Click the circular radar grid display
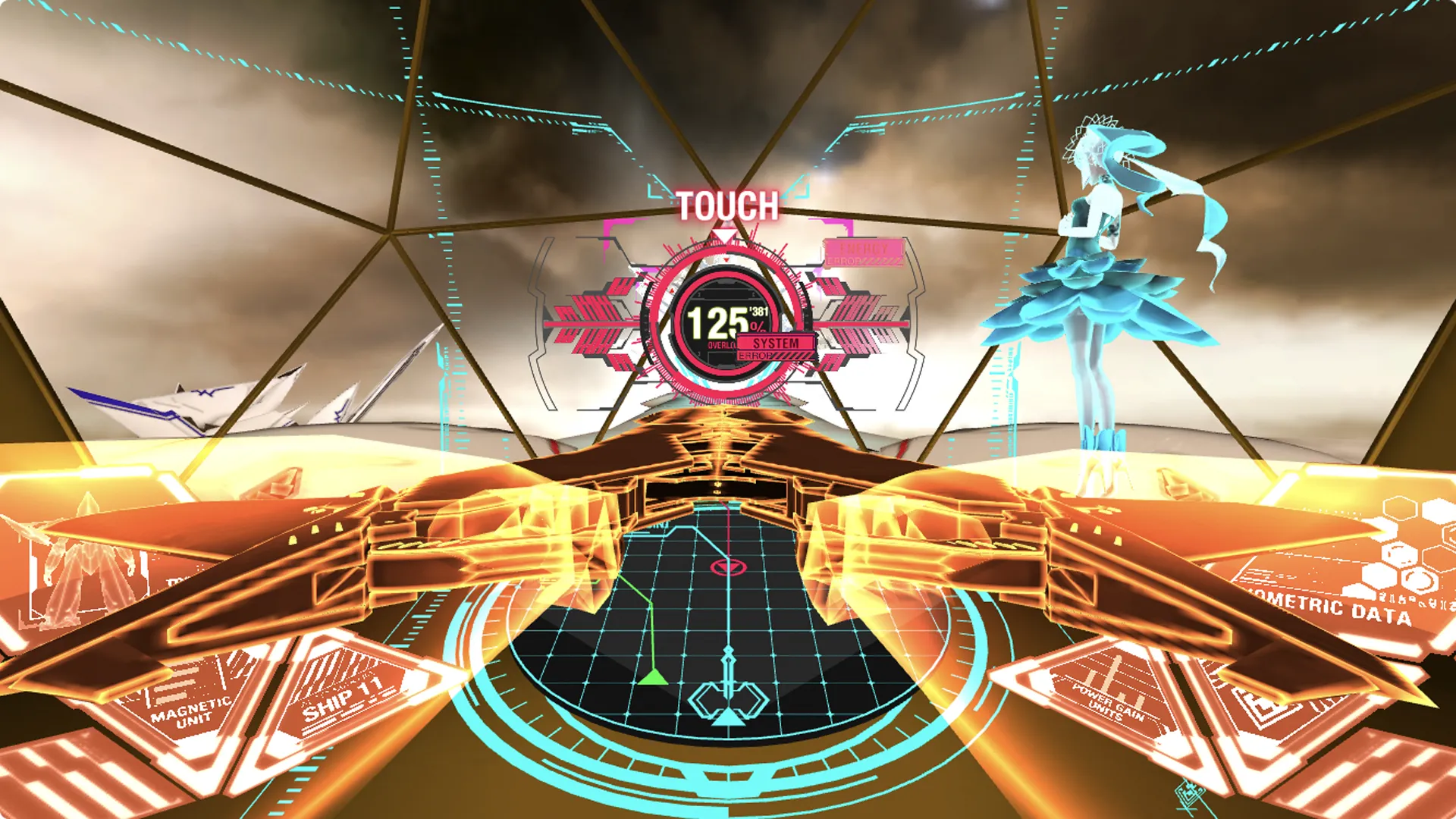The height and width of the screenshot is (819, 1456). [x=726, y=629]
